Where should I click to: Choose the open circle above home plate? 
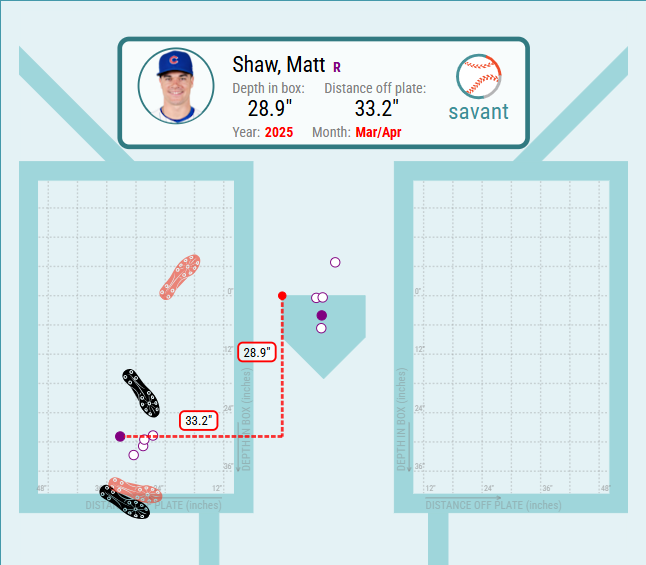tap(335, 262)
